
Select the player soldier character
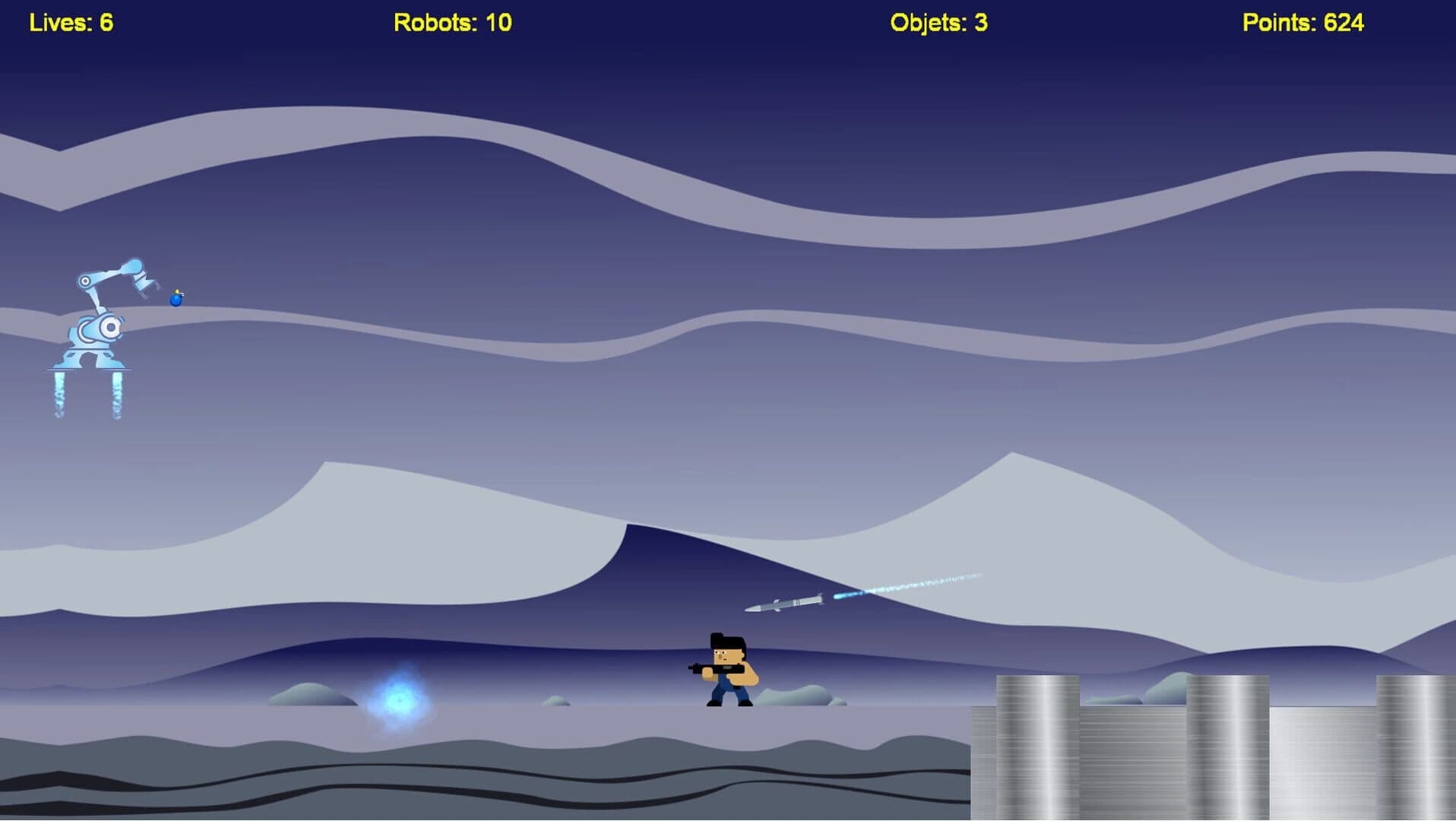click(728, 673)
